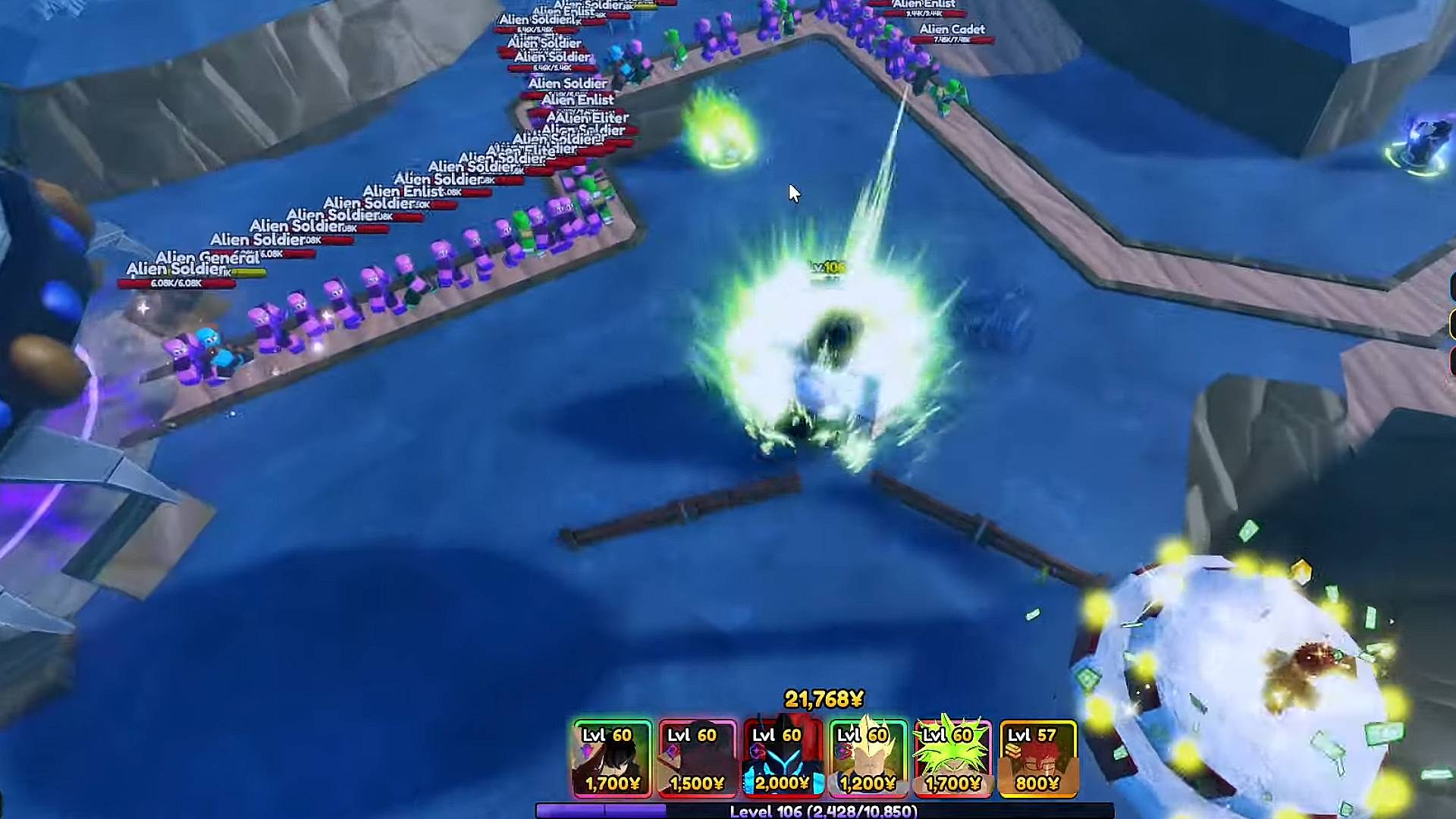Select the blonde spiky-haired 1,200¥ unit

tap(868, 758)
